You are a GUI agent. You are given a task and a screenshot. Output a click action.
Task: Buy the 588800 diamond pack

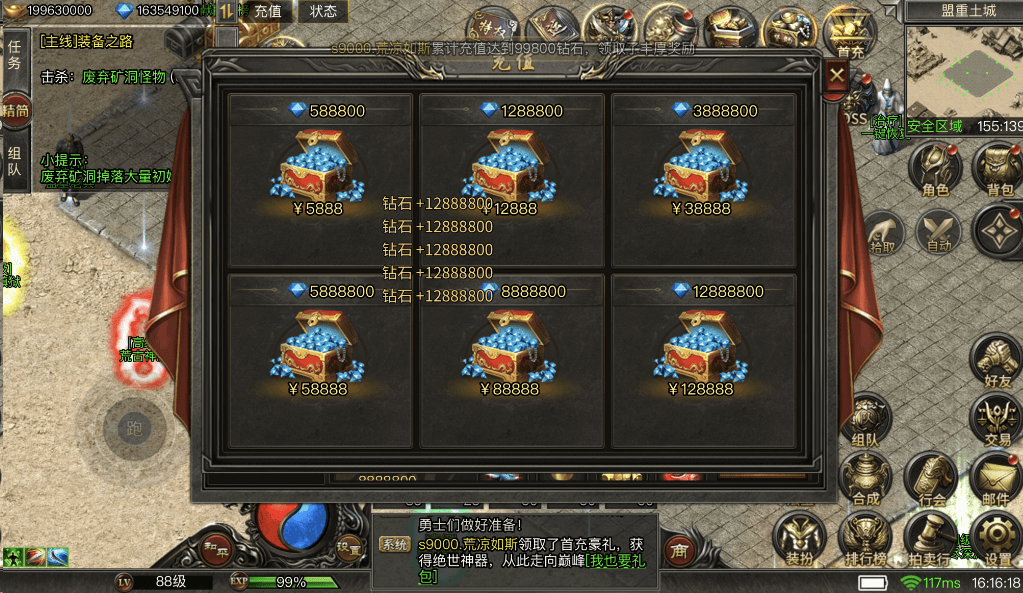point(320,171)
